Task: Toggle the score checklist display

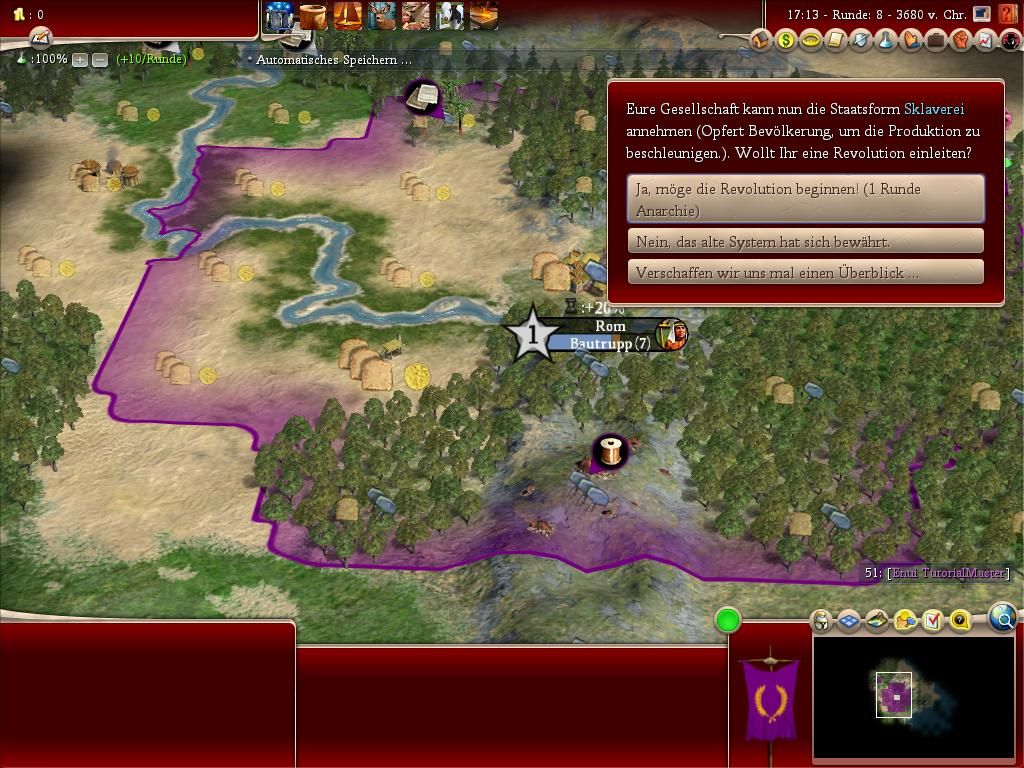Action: pyautogui.click(x=932, y=621)
